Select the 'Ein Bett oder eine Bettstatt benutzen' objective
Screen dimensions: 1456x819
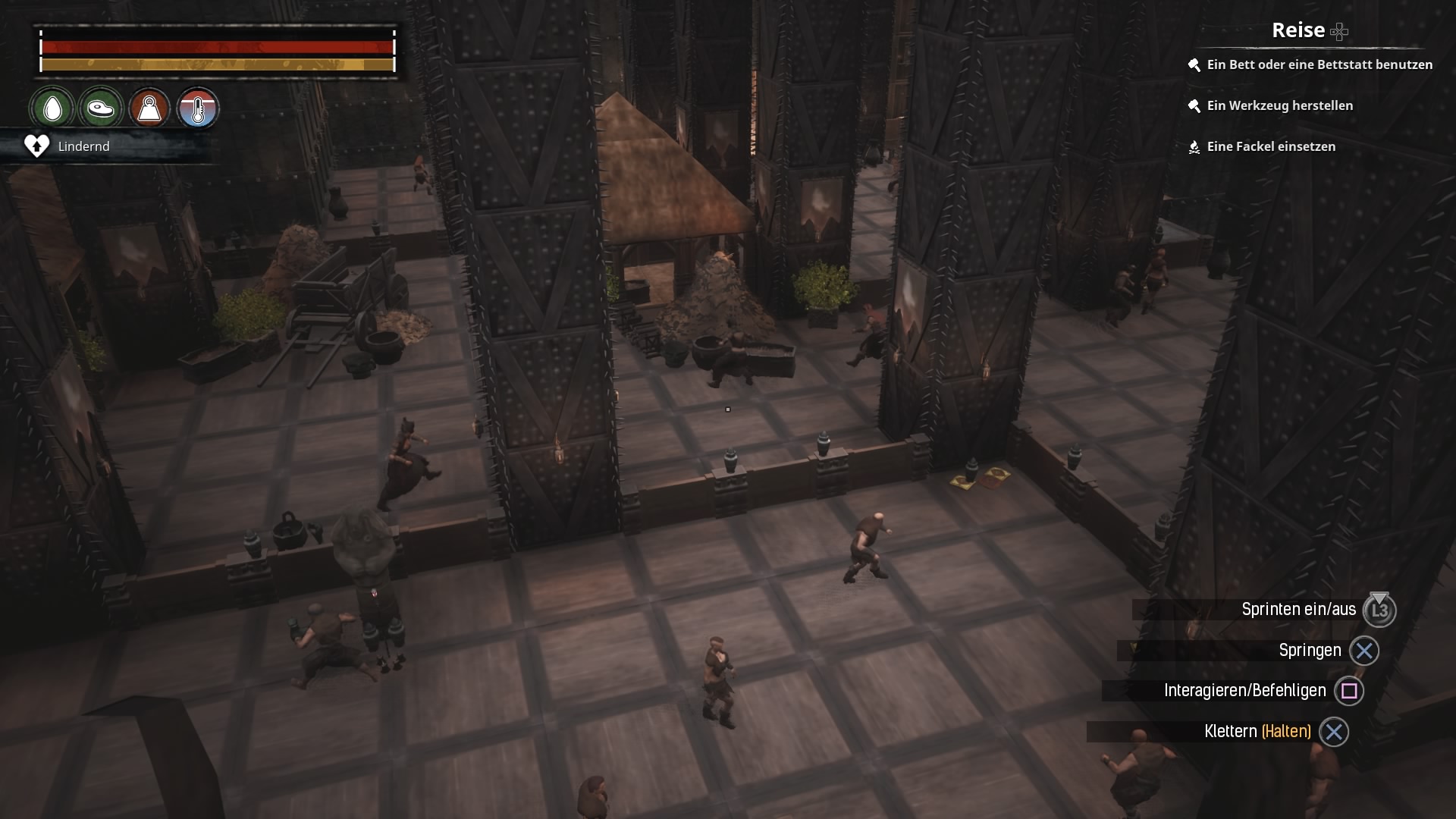pyautogui.click(x=1319, y=65)
